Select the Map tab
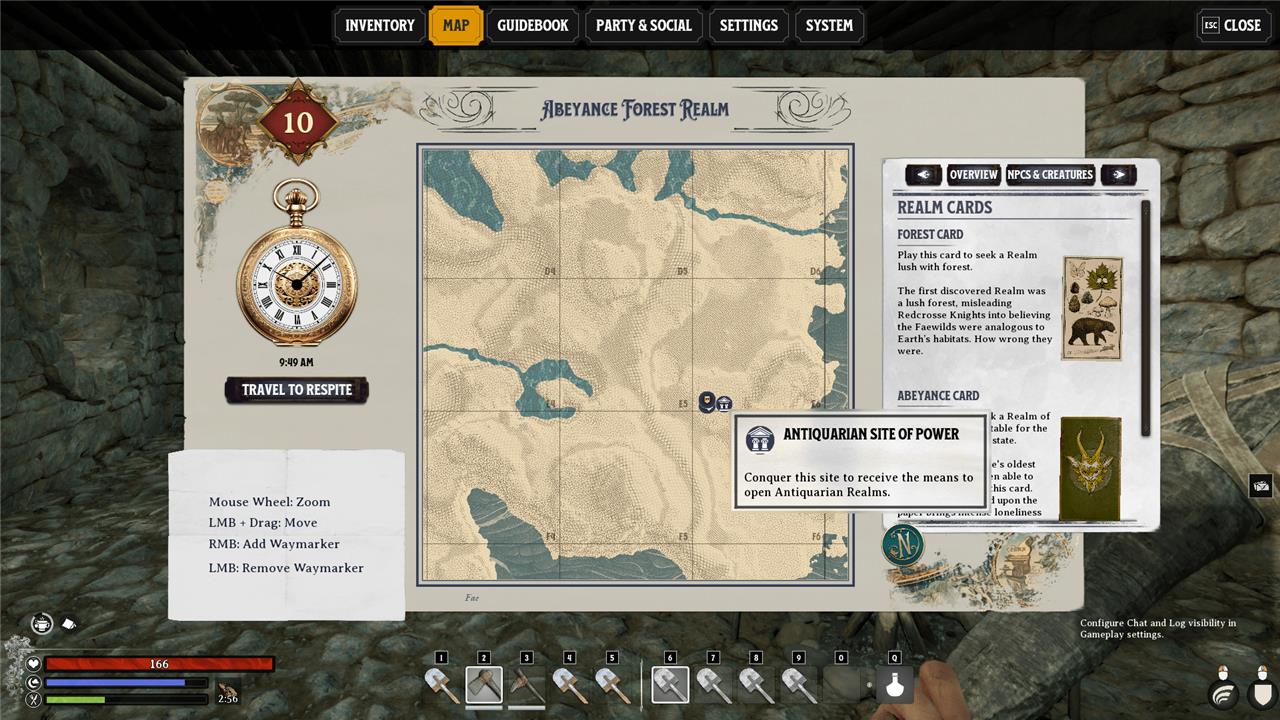1280x720 pixels. tap(455, 25)
